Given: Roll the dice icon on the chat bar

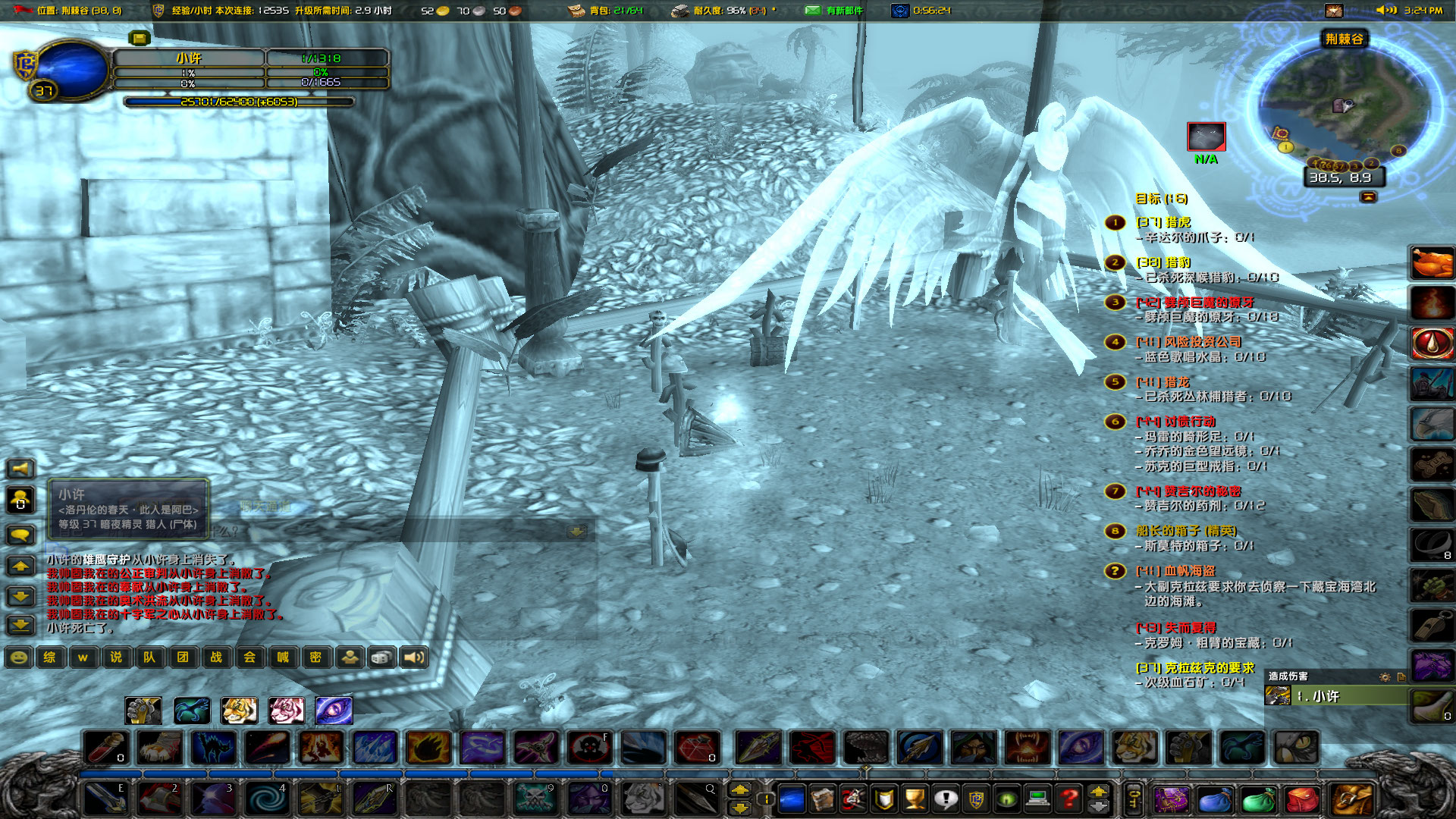Looking at the screenshot, I should [381, 657].
